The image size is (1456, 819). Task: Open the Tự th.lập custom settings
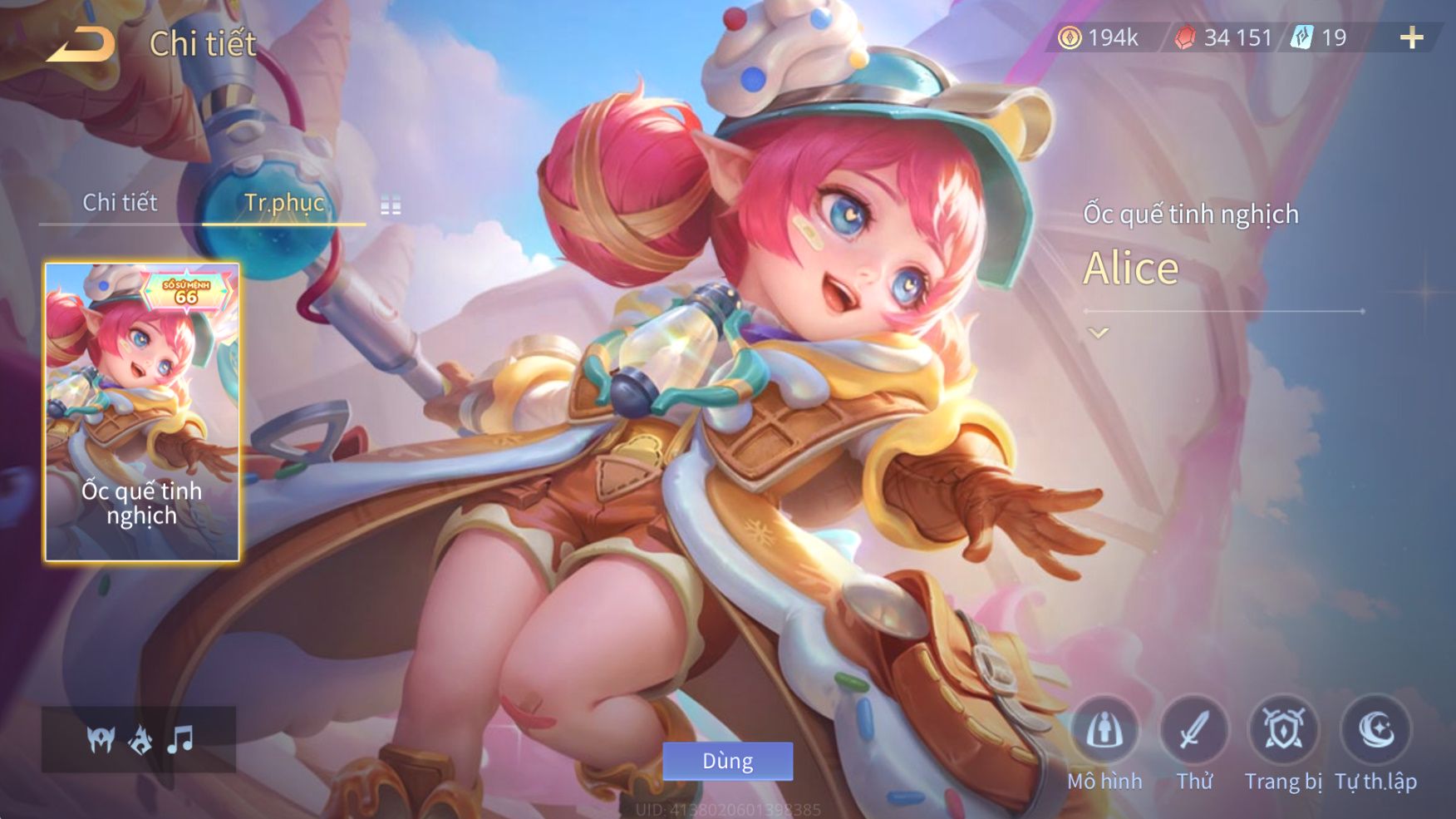(1375, 731)
